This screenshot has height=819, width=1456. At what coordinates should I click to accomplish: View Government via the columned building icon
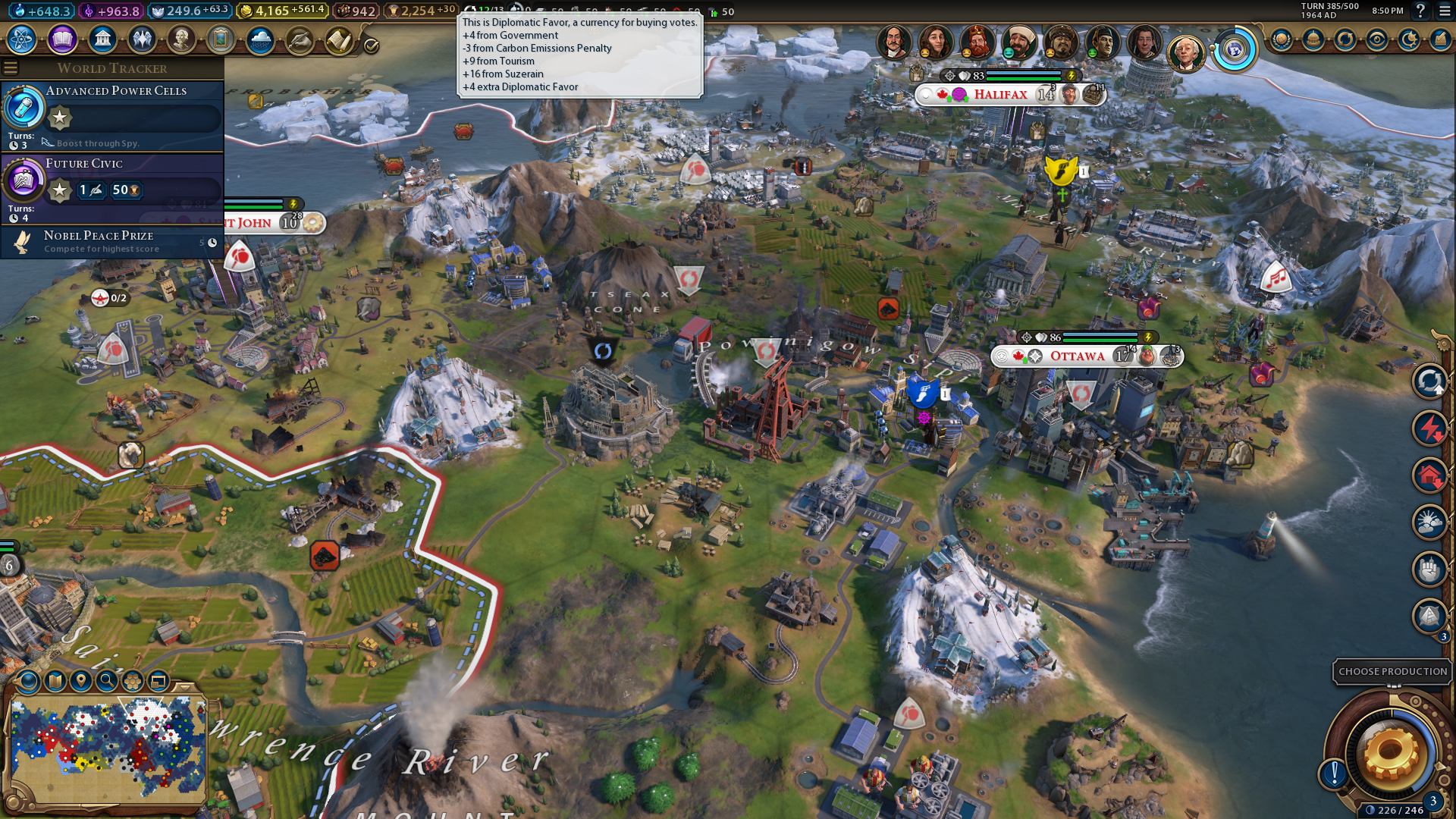pyautogui.click(x=102, y=39)
